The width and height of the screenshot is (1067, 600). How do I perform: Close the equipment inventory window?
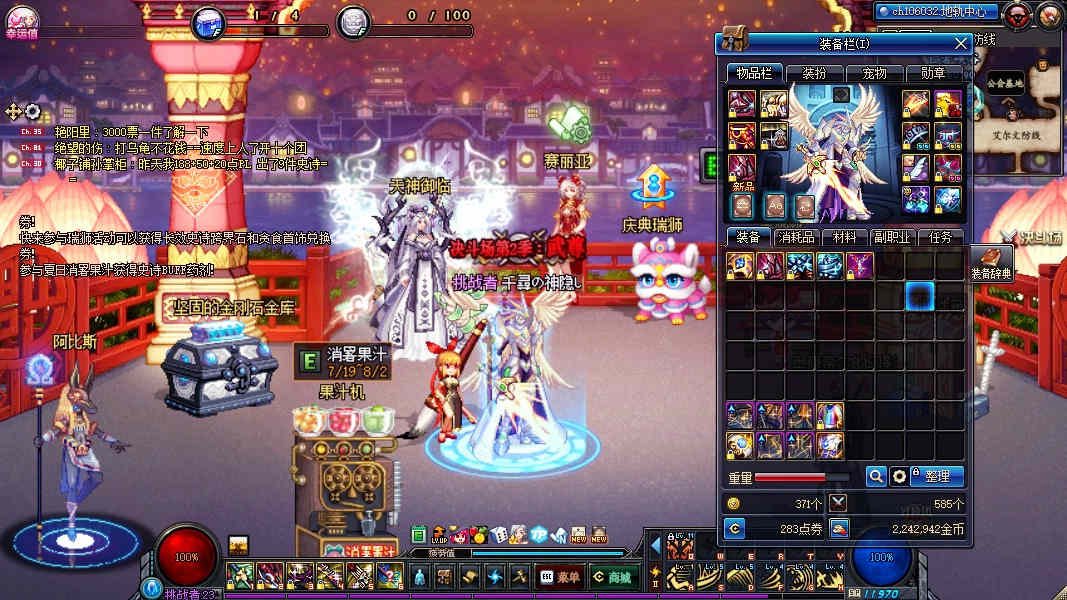[961, 44]
